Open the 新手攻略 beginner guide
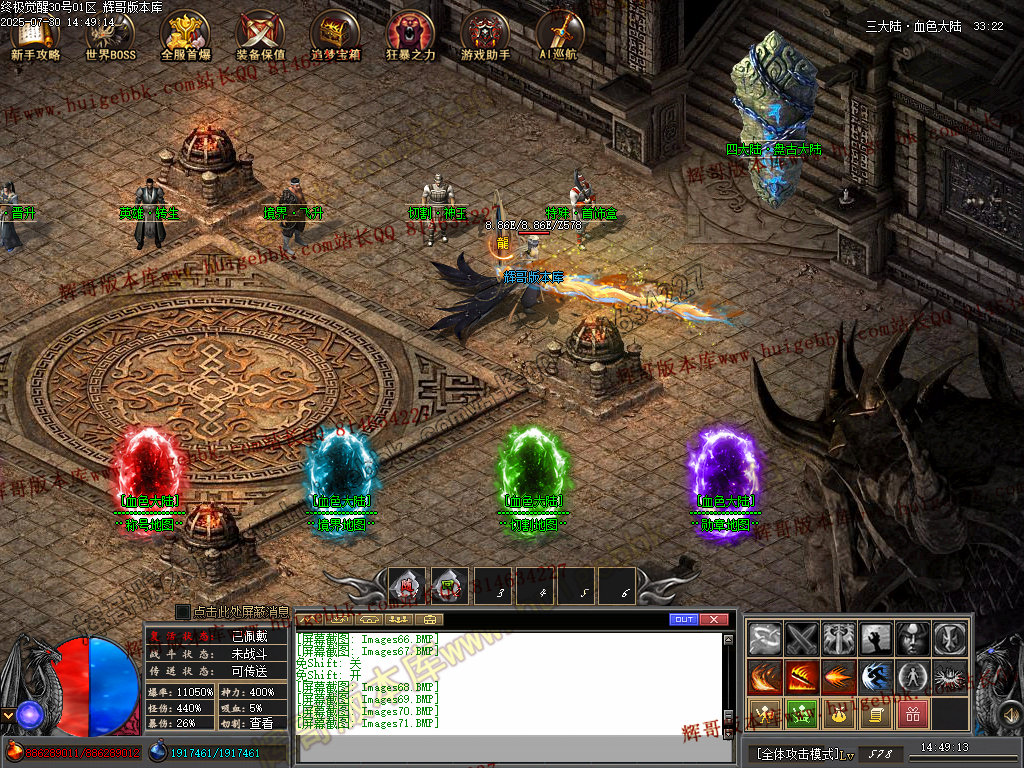Viewport: 1024px width, 768px height. coord(35,36)
